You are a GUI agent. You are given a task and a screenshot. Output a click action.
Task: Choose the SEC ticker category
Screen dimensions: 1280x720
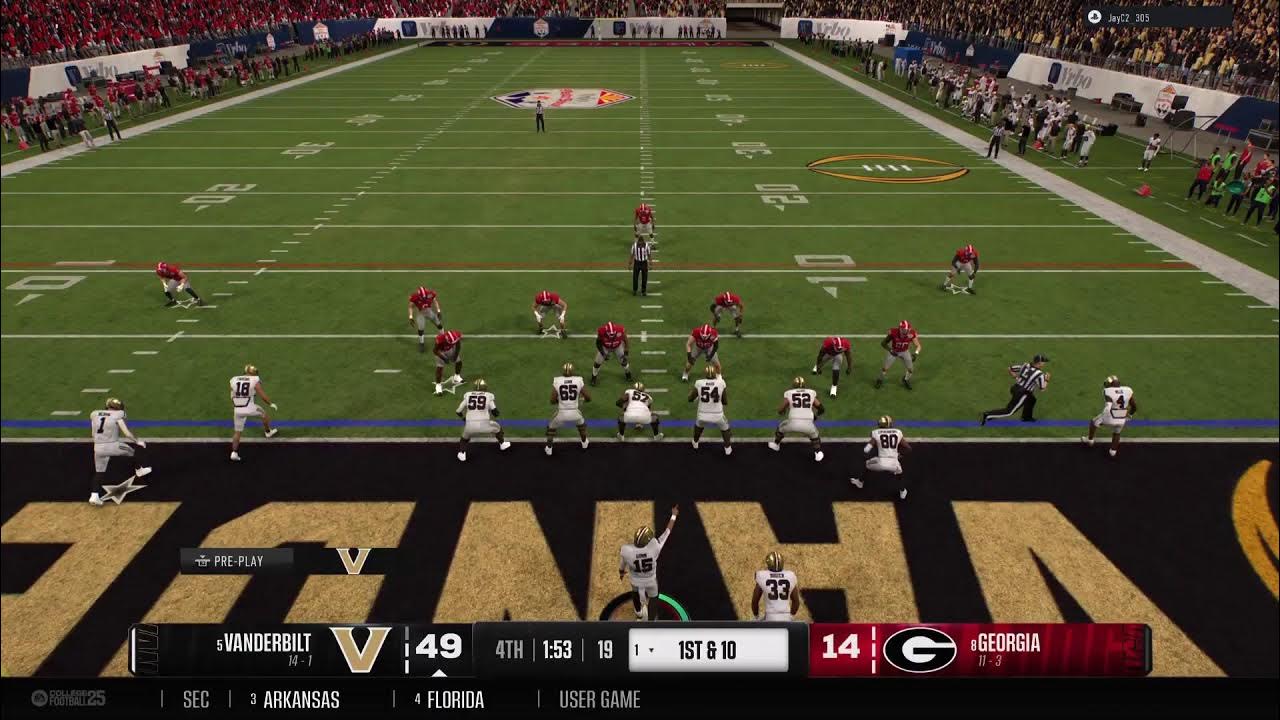pyautogui.click(x=196, y=700)
